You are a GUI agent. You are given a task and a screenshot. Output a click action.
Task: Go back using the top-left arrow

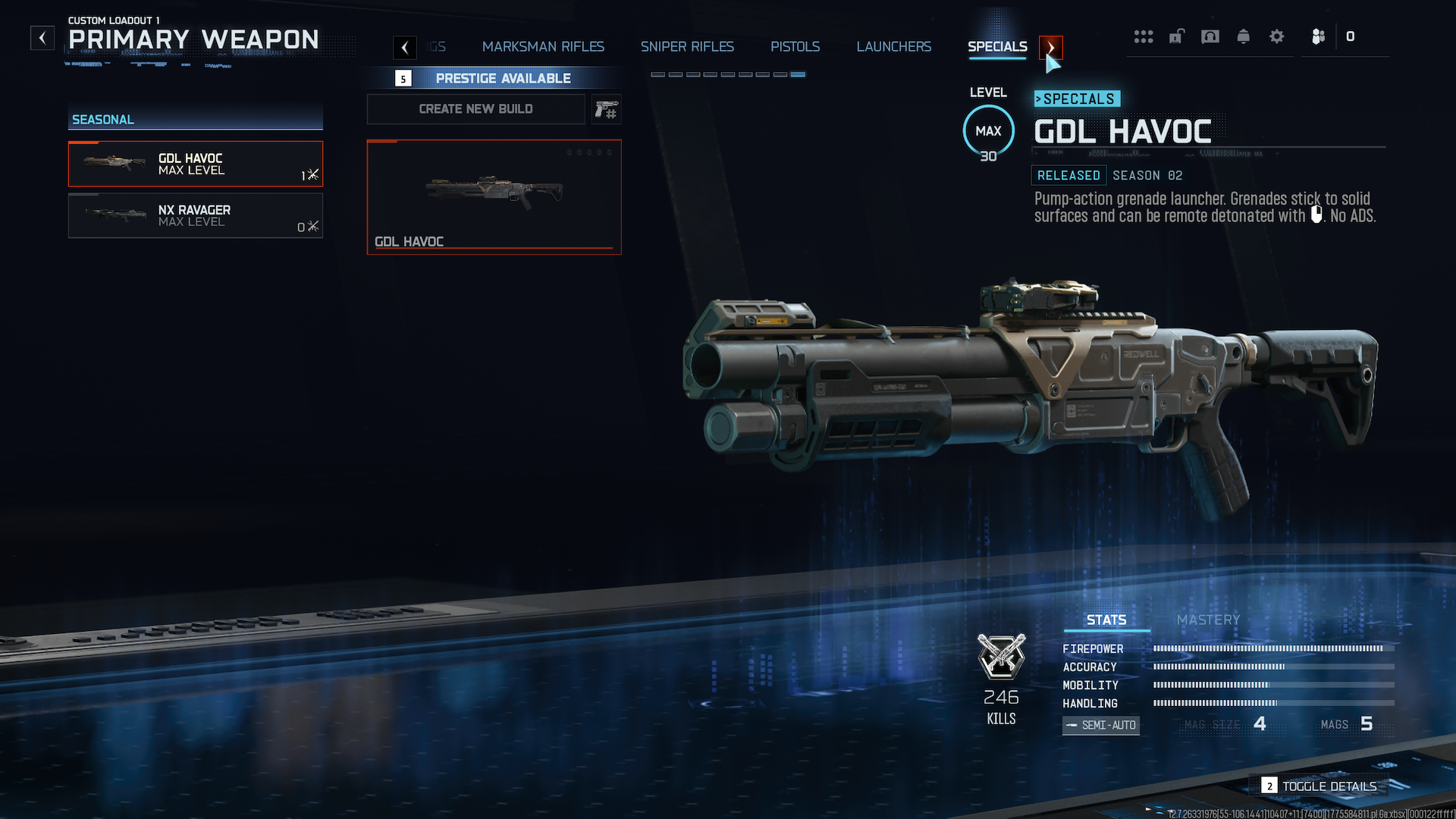pyautogui.click(x=42, y=38)
